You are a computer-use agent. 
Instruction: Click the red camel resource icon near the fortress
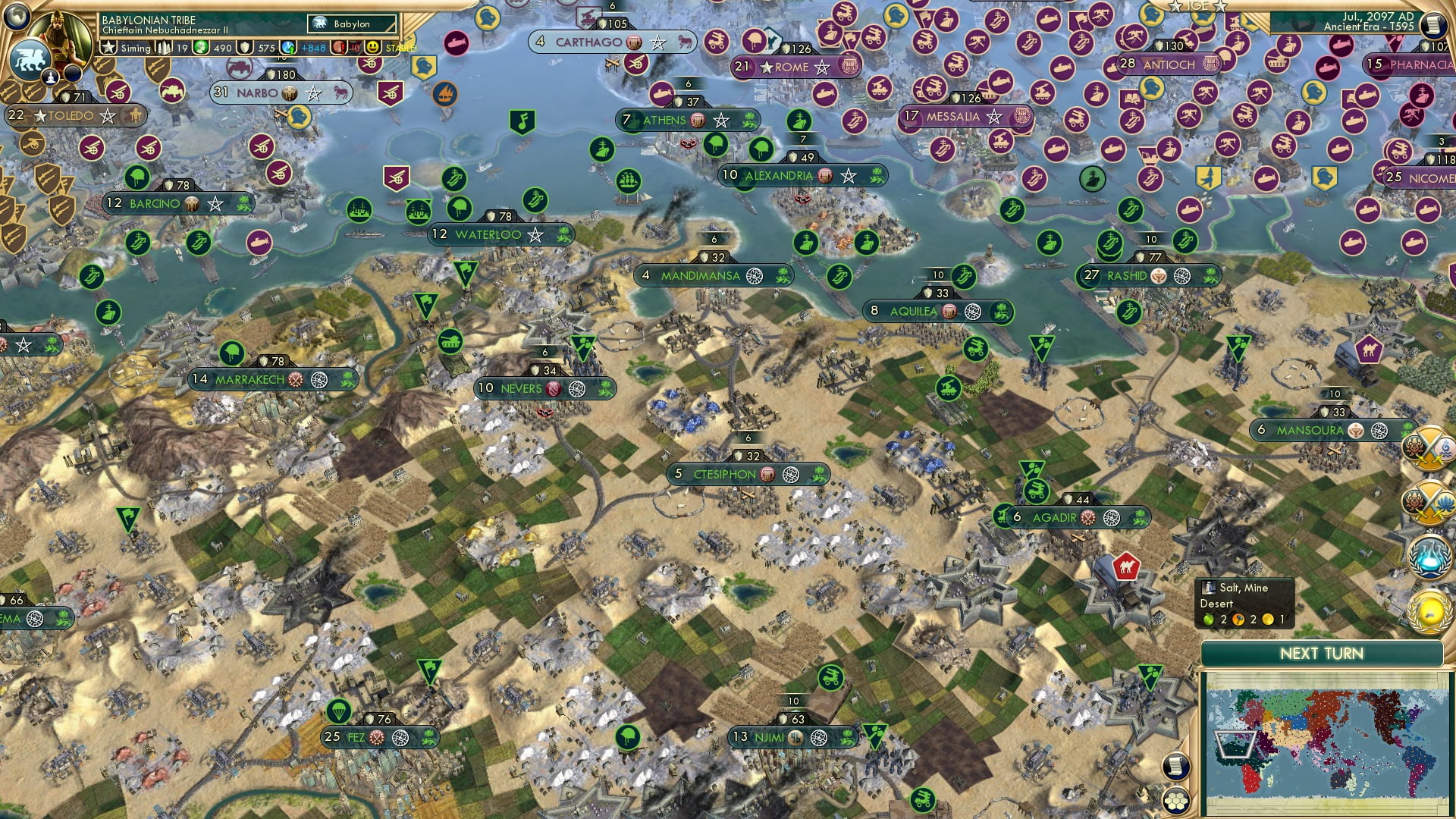1125,566
